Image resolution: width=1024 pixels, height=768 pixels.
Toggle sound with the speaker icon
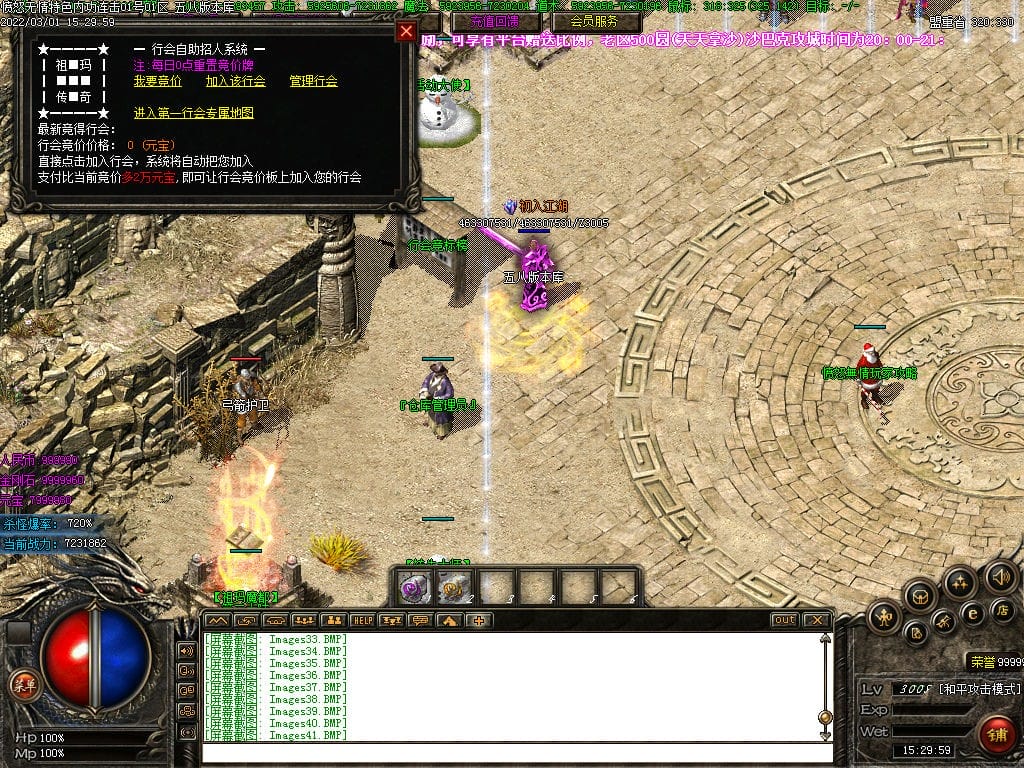[1000, 577]
